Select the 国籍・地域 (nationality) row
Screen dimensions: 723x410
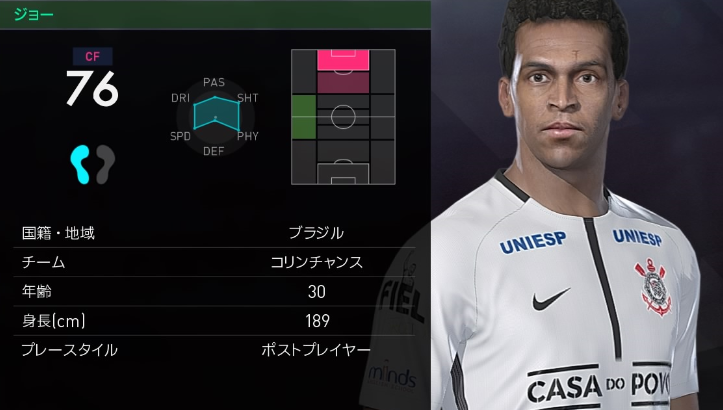coord(215,233)
